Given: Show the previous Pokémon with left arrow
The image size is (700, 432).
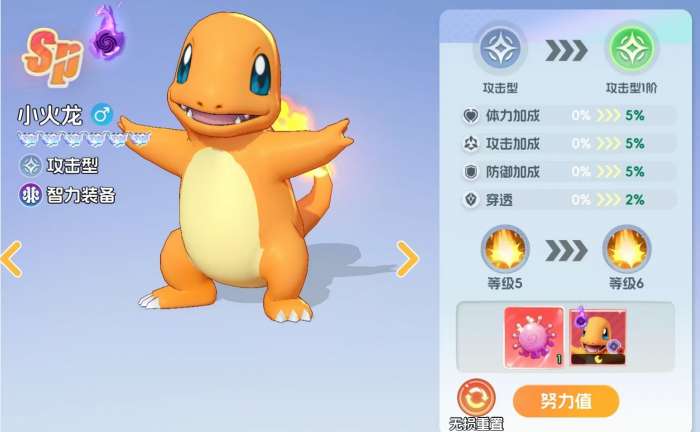Looking at the screenshot, I should (12, 259).
